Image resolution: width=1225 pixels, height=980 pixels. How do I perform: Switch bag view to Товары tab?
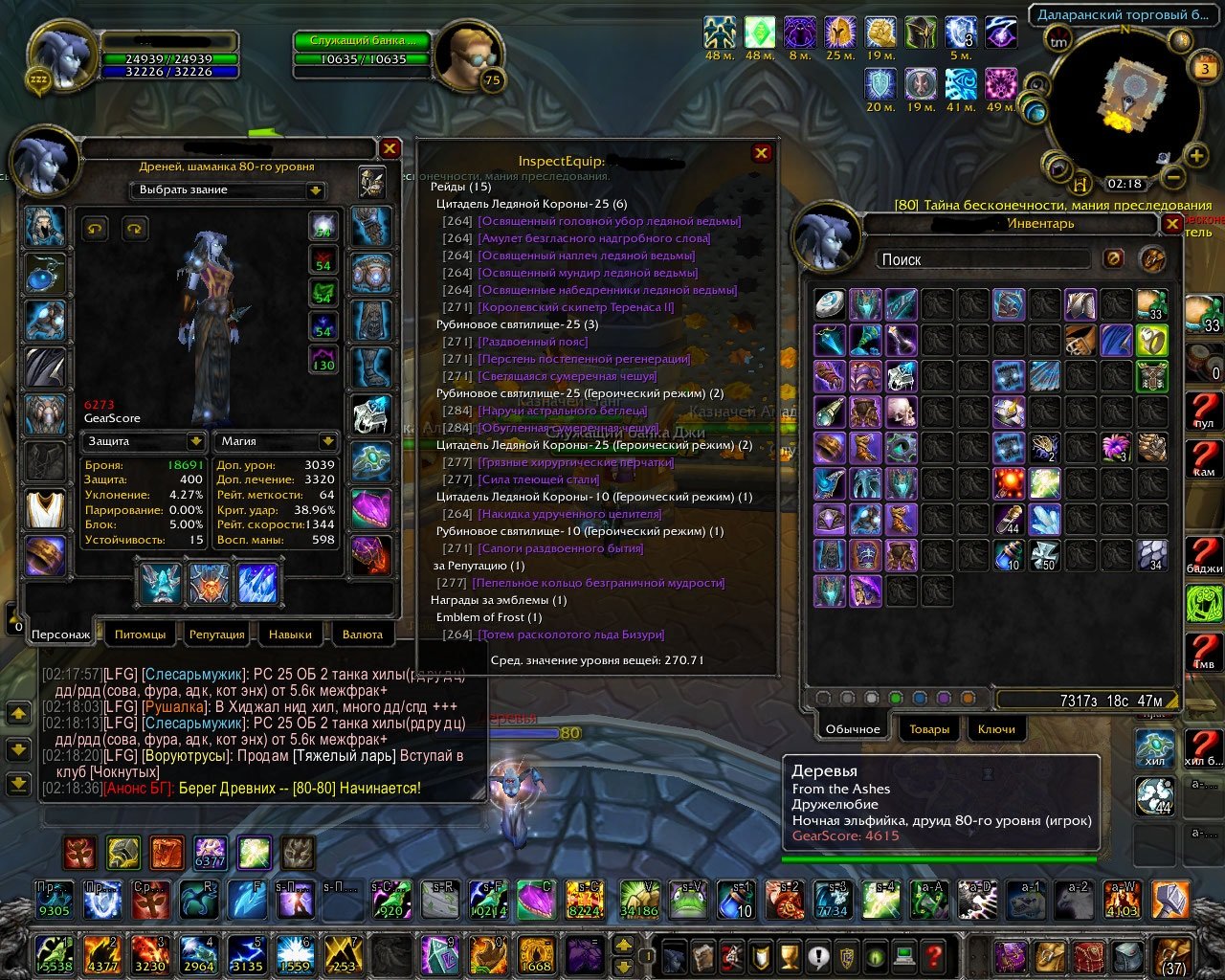(929, 729)
